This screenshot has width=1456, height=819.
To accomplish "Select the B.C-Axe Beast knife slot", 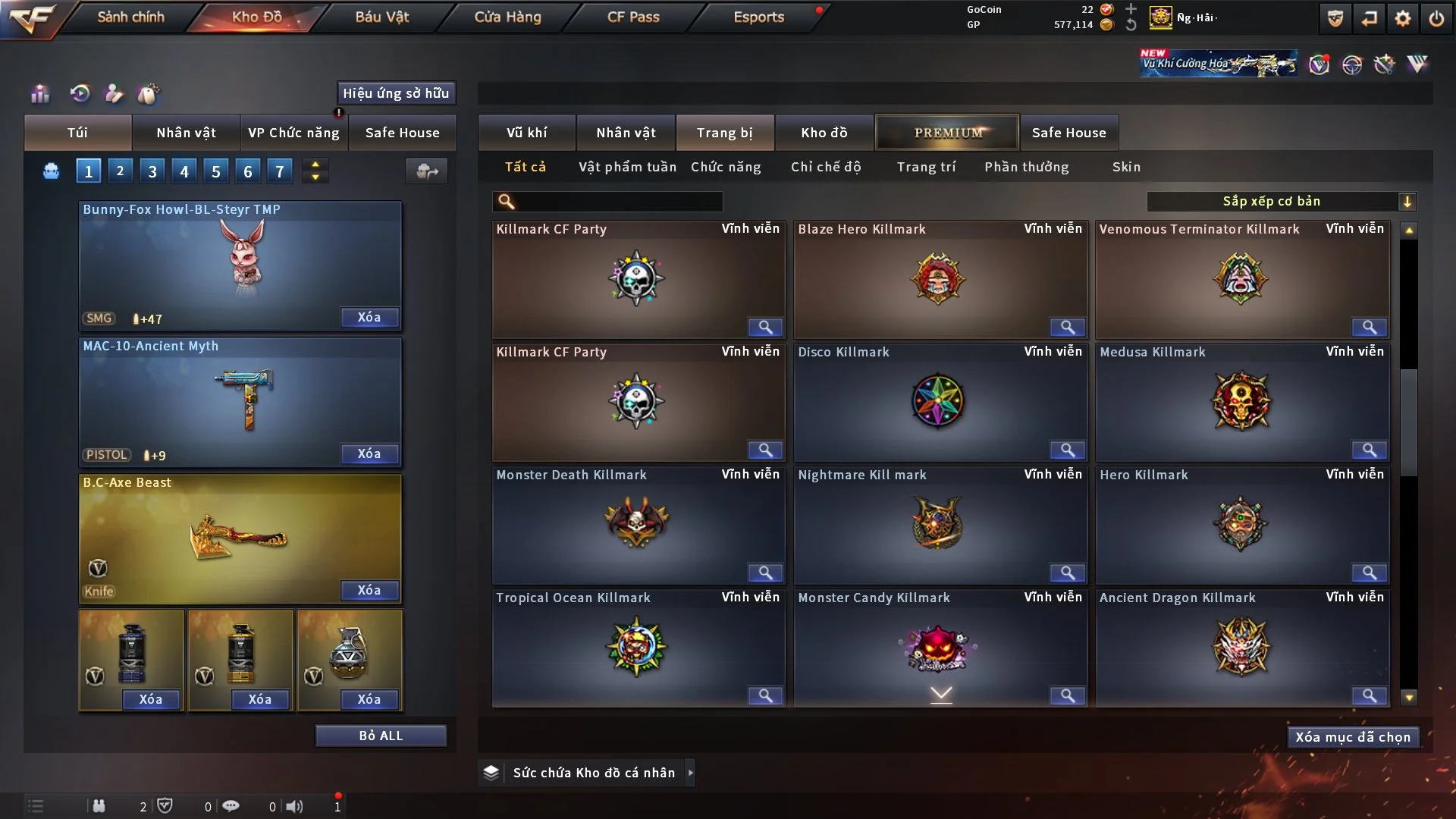I will (x=240, y=538).
